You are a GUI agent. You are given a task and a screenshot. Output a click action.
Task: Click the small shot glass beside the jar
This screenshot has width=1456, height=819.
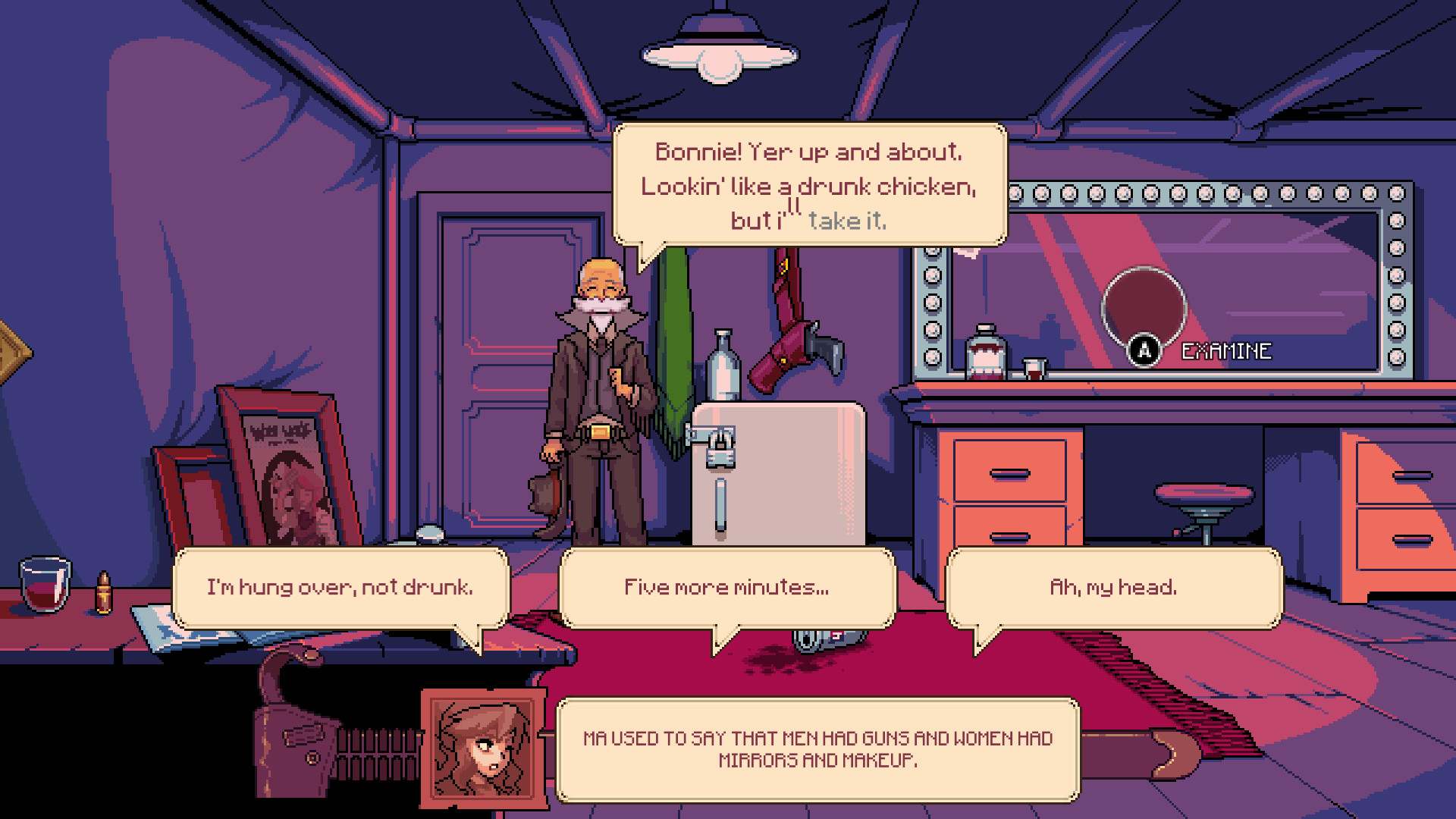1036,368
